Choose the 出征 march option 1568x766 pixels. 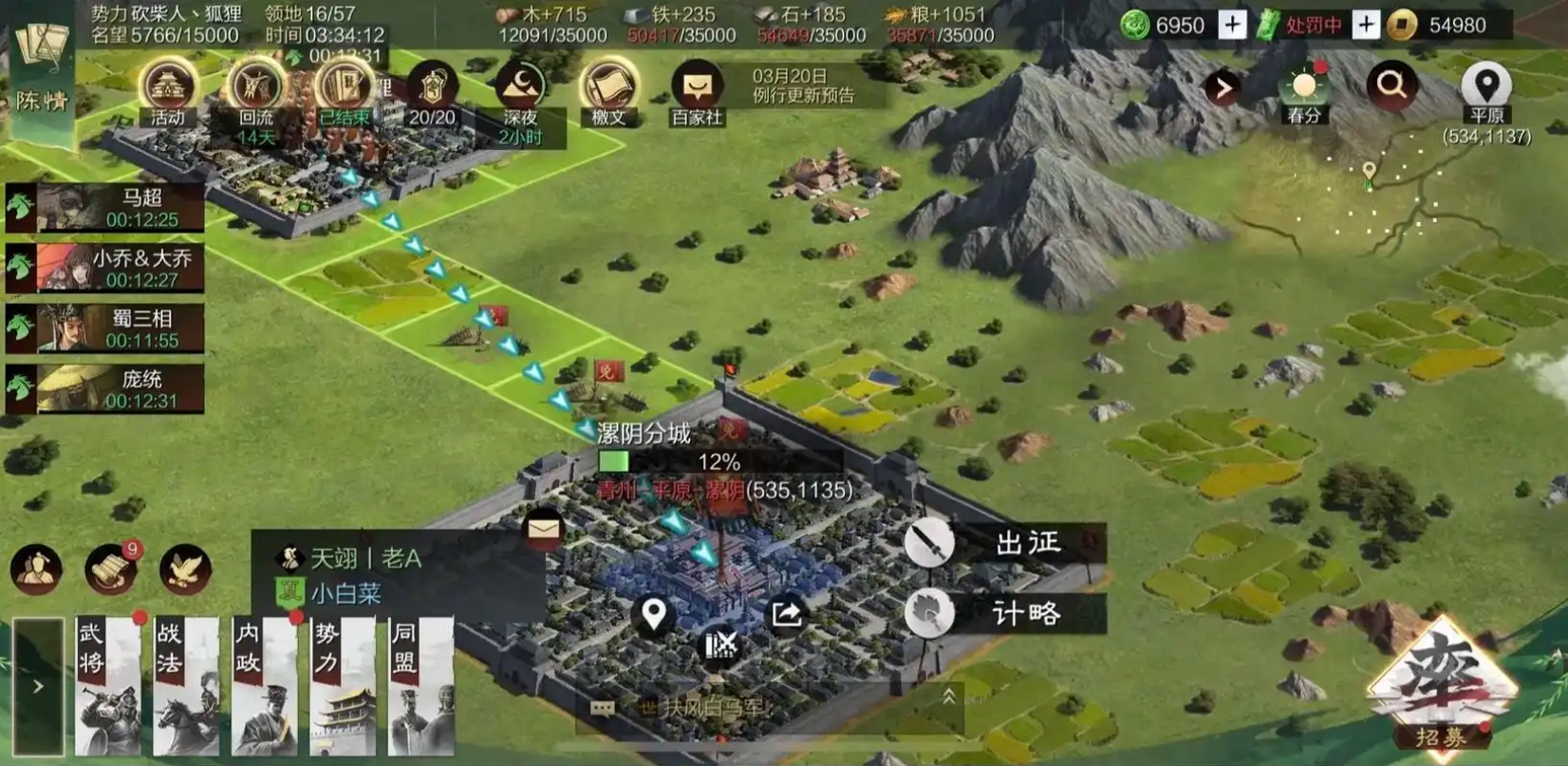point(1006,543)
